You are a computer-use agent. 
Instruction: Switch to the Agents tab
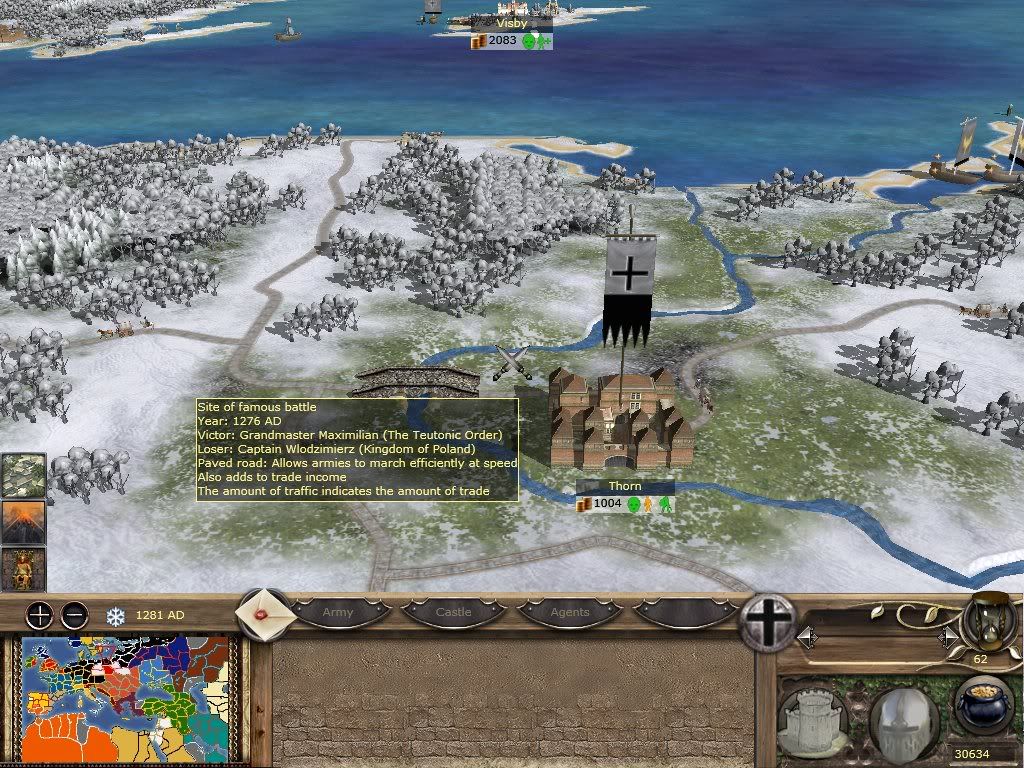click(570, 612)
